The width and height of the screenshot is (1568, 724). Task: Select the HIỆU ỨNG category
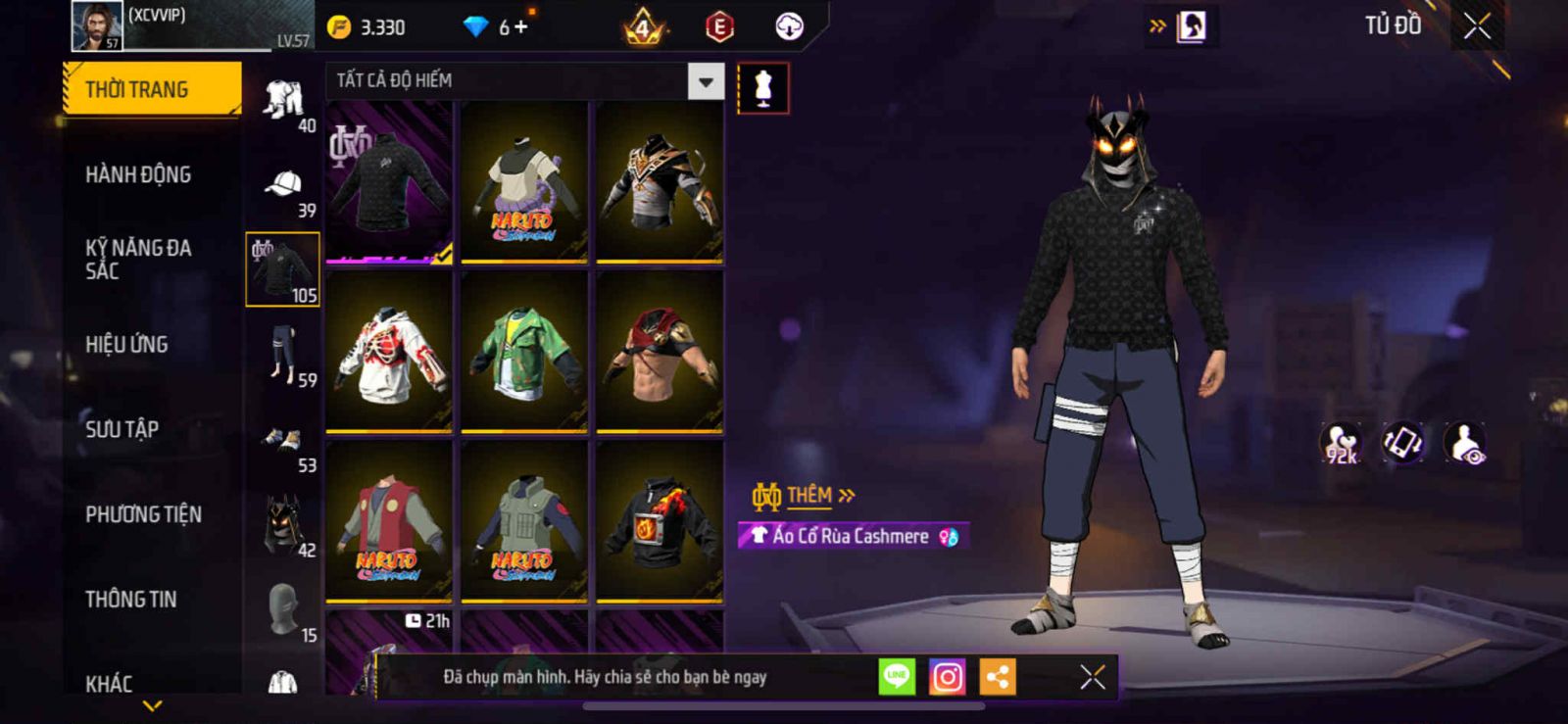[126, 344]
